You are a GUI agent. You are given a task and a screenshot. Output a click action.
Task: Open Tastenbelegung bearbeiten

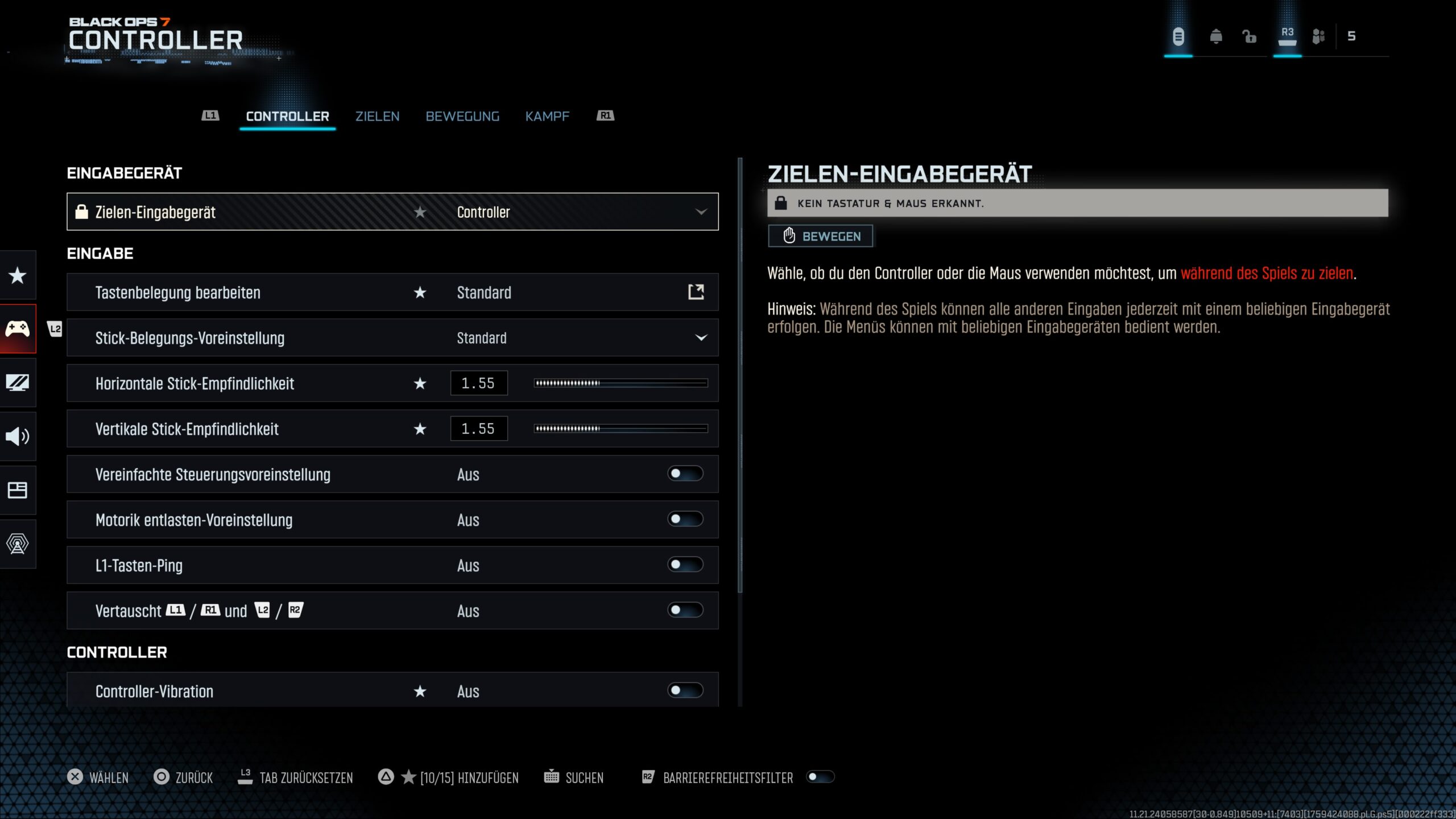tap(696, 292)
